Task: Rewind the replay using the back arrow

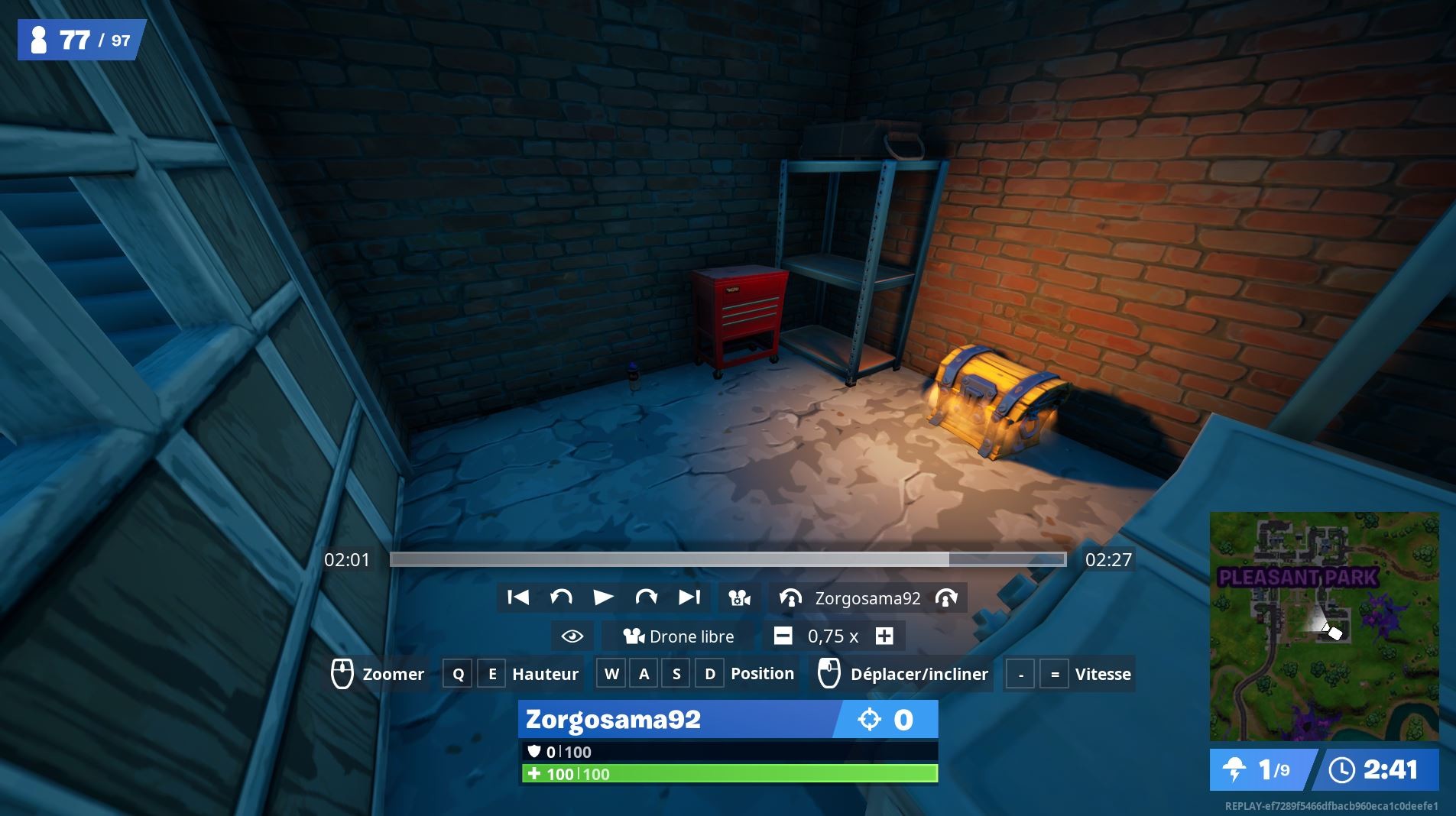Action: [563, 597]
